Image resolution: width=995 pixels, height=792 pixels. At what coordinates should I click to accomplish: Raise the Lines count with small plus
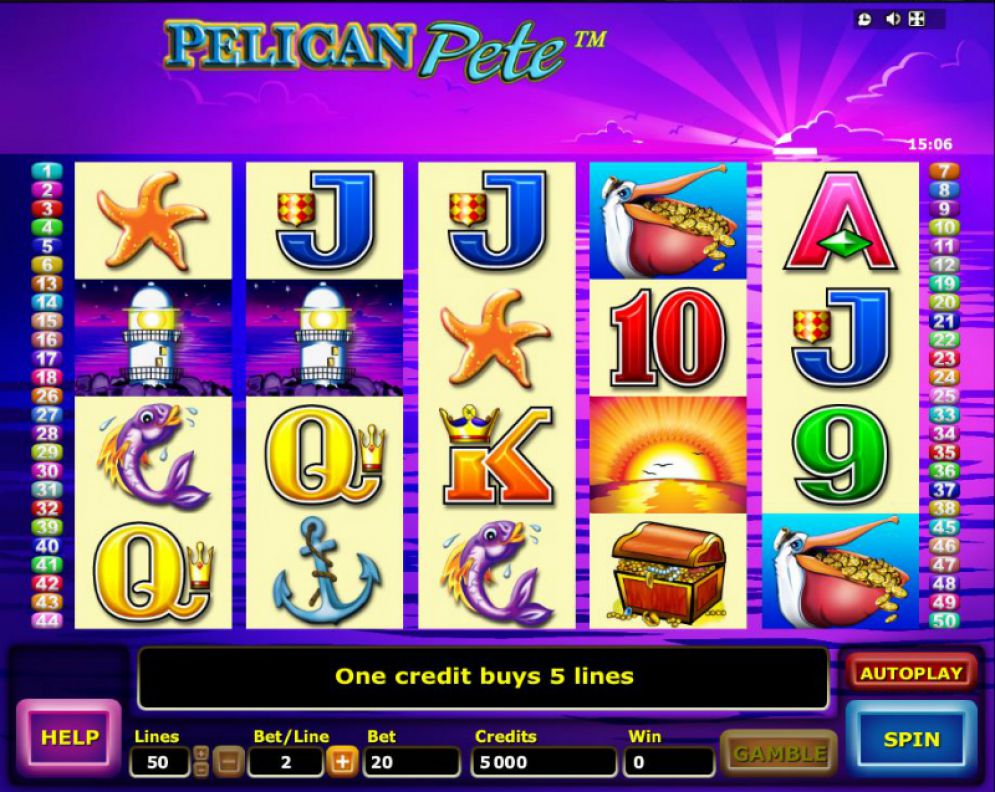coord(201,753)
